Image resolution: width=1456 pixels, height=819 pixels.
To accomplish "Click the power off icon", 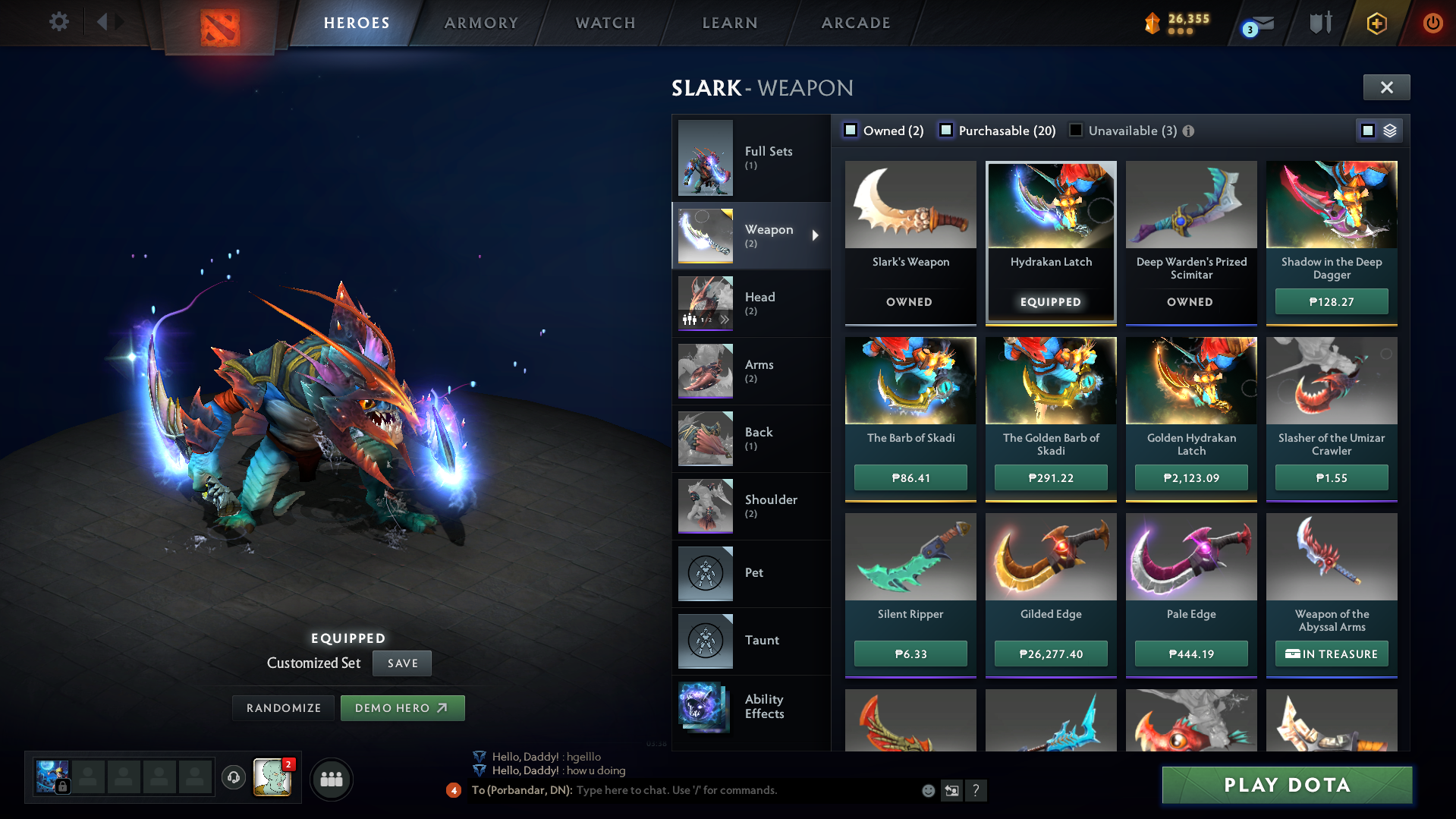I will click(x=1432, y=23).
